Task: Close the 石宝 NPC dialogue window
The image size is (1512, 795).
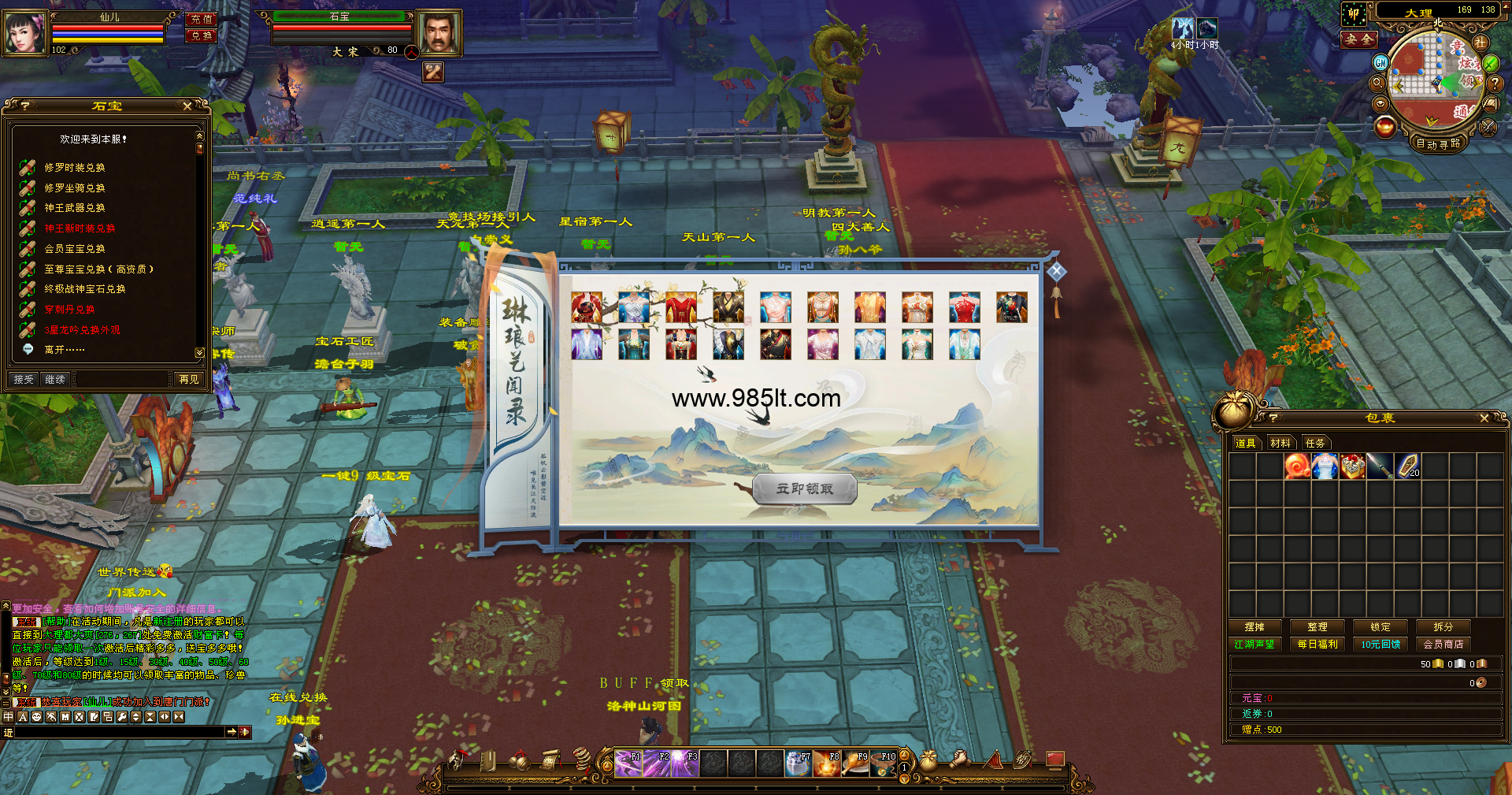Action: [x=187, y=106]
